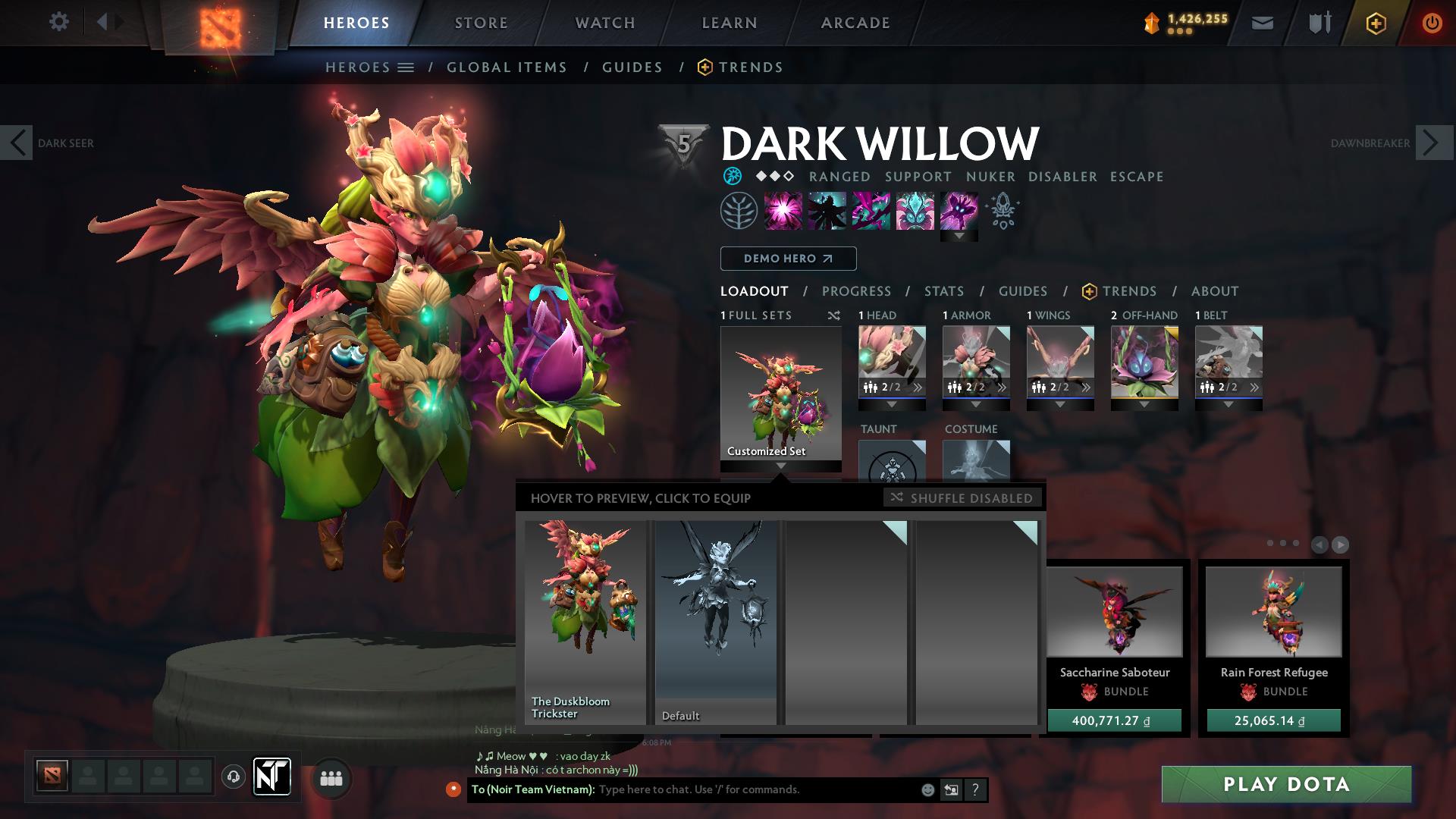Open your mail inbox envelope icon
Viewport: 1456px width, 819px height.
1262,22
